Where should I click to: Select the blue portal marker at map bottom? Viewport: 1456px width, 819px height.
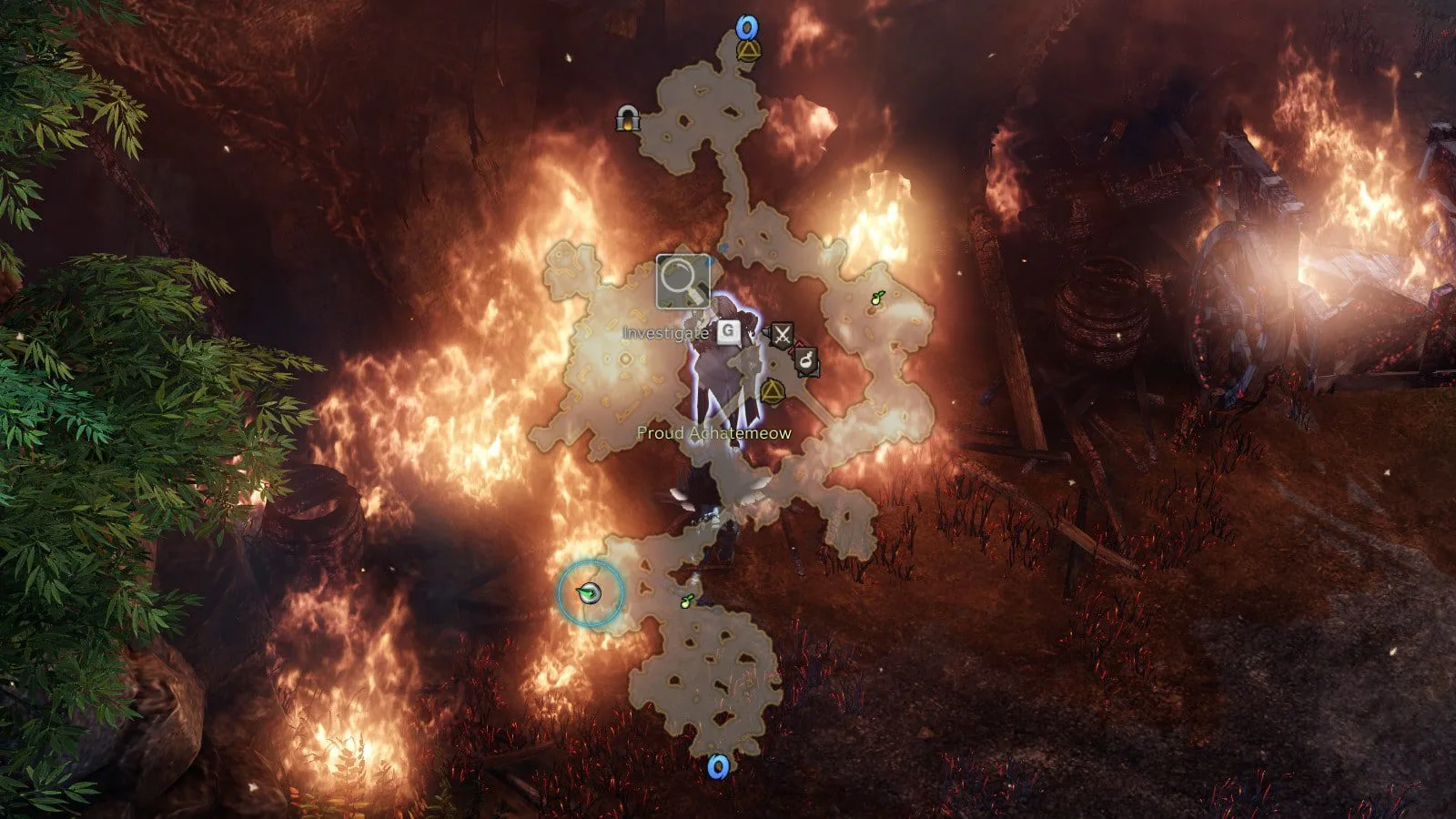[718, 767]
